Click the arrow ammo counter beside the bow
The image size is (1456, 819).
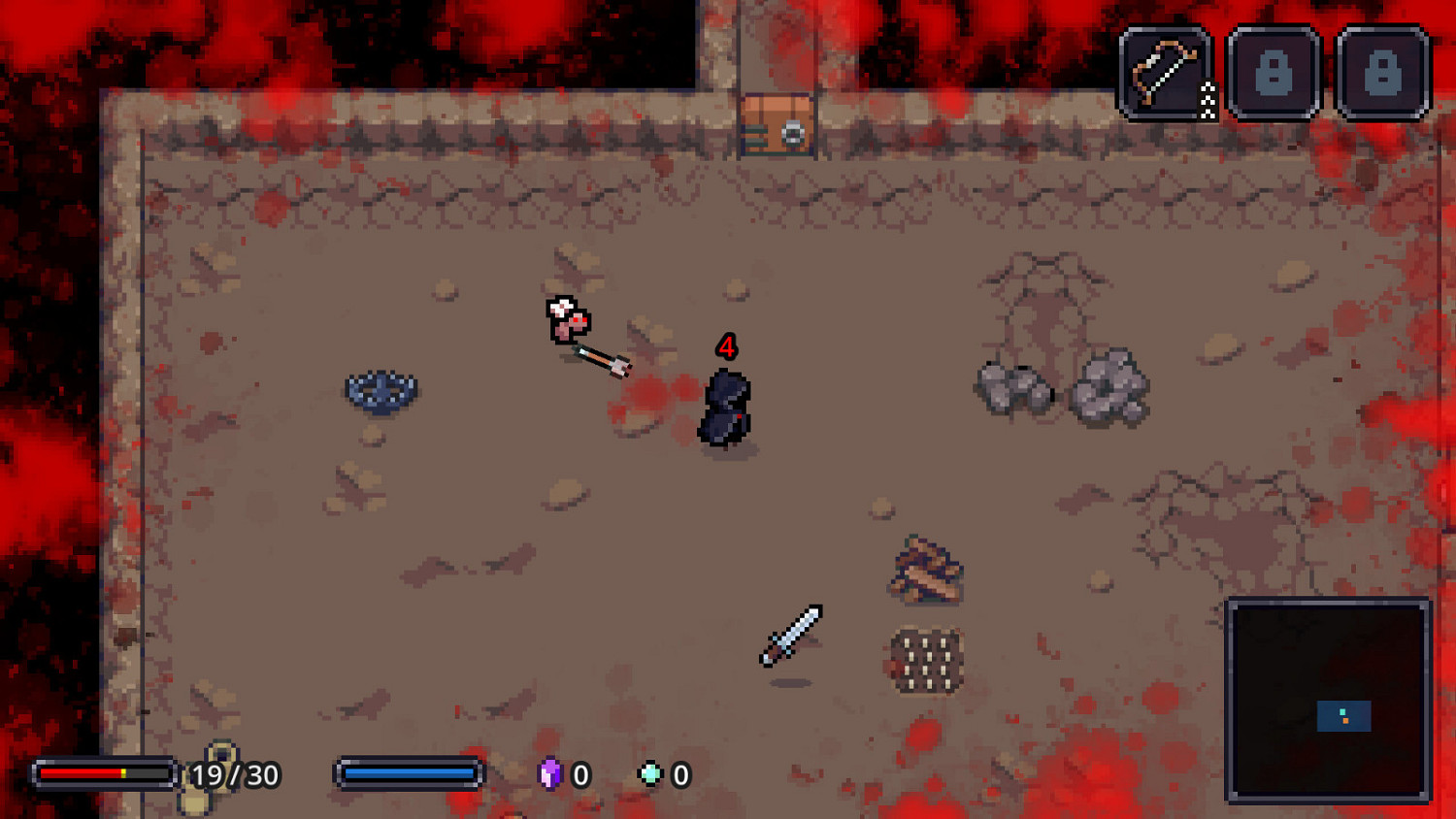pos(1208,97)
